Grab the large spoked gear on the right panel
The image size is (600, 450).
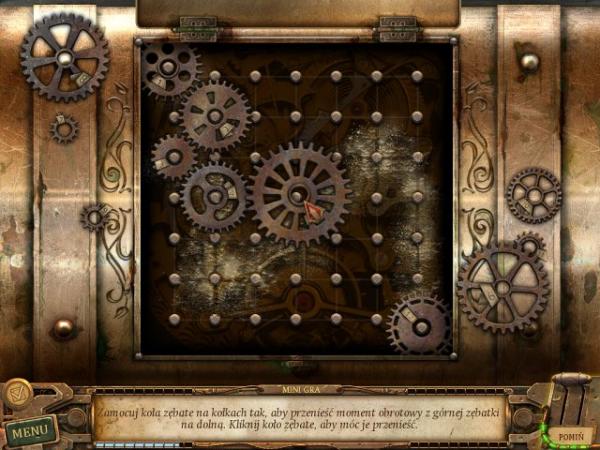coord(502,284)
